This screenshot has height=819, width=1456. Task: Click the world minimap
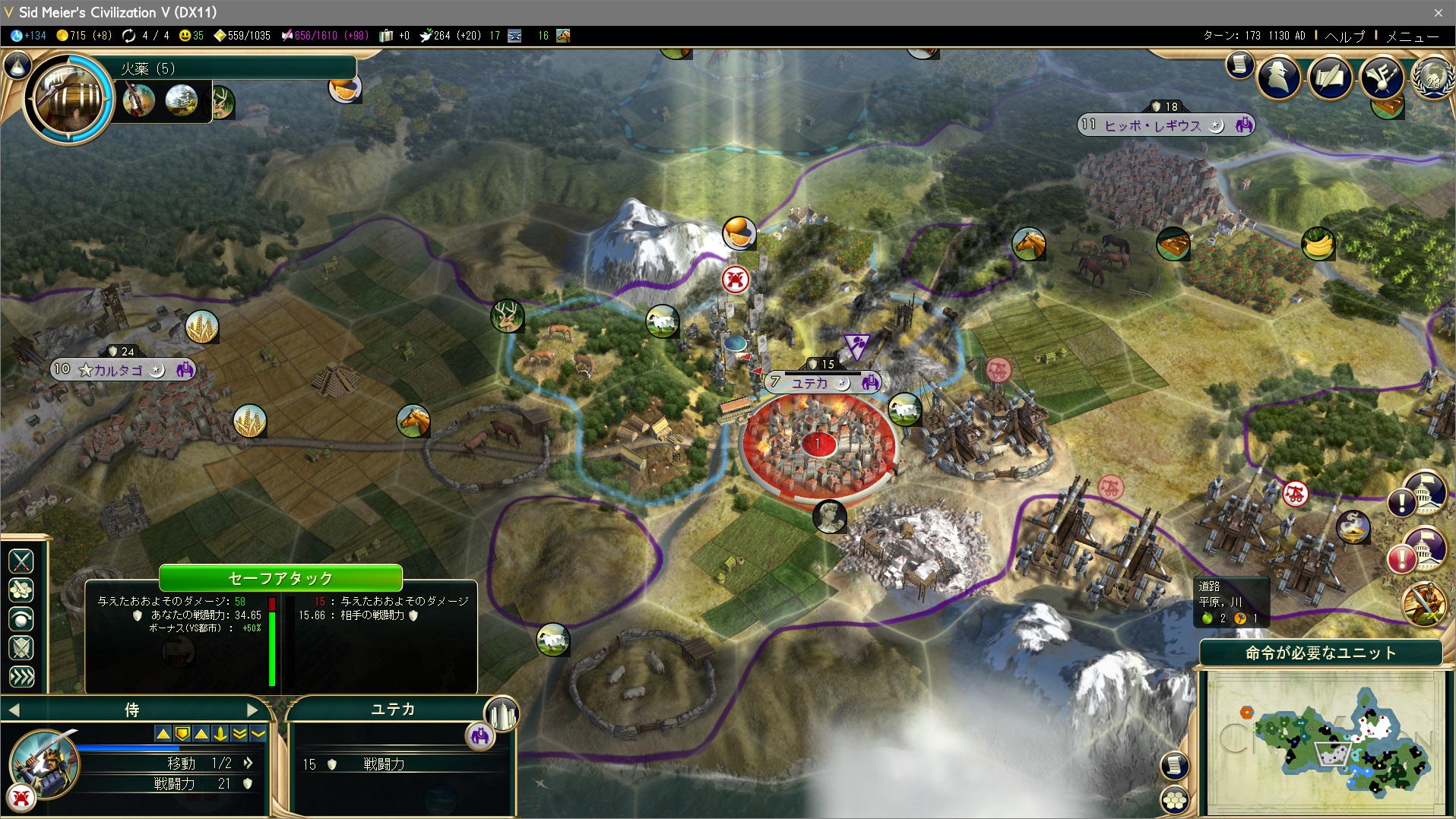[x=1326, y=741]
